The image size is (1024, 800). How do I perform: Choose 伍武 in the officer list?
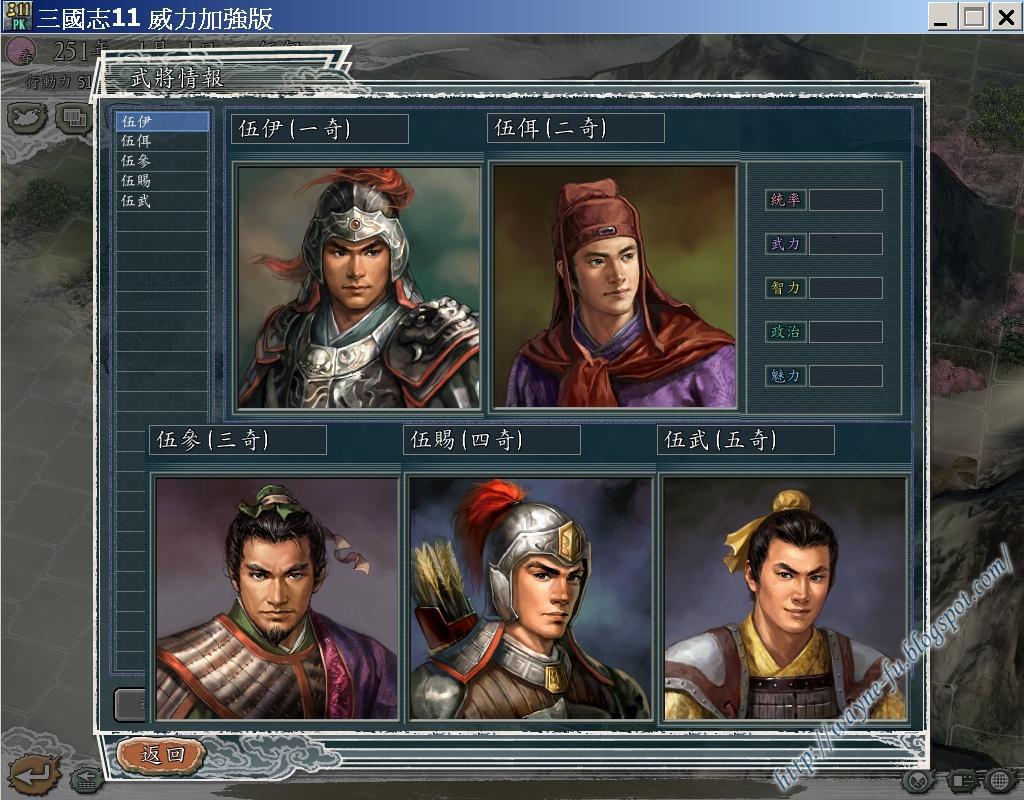(160, 201)
